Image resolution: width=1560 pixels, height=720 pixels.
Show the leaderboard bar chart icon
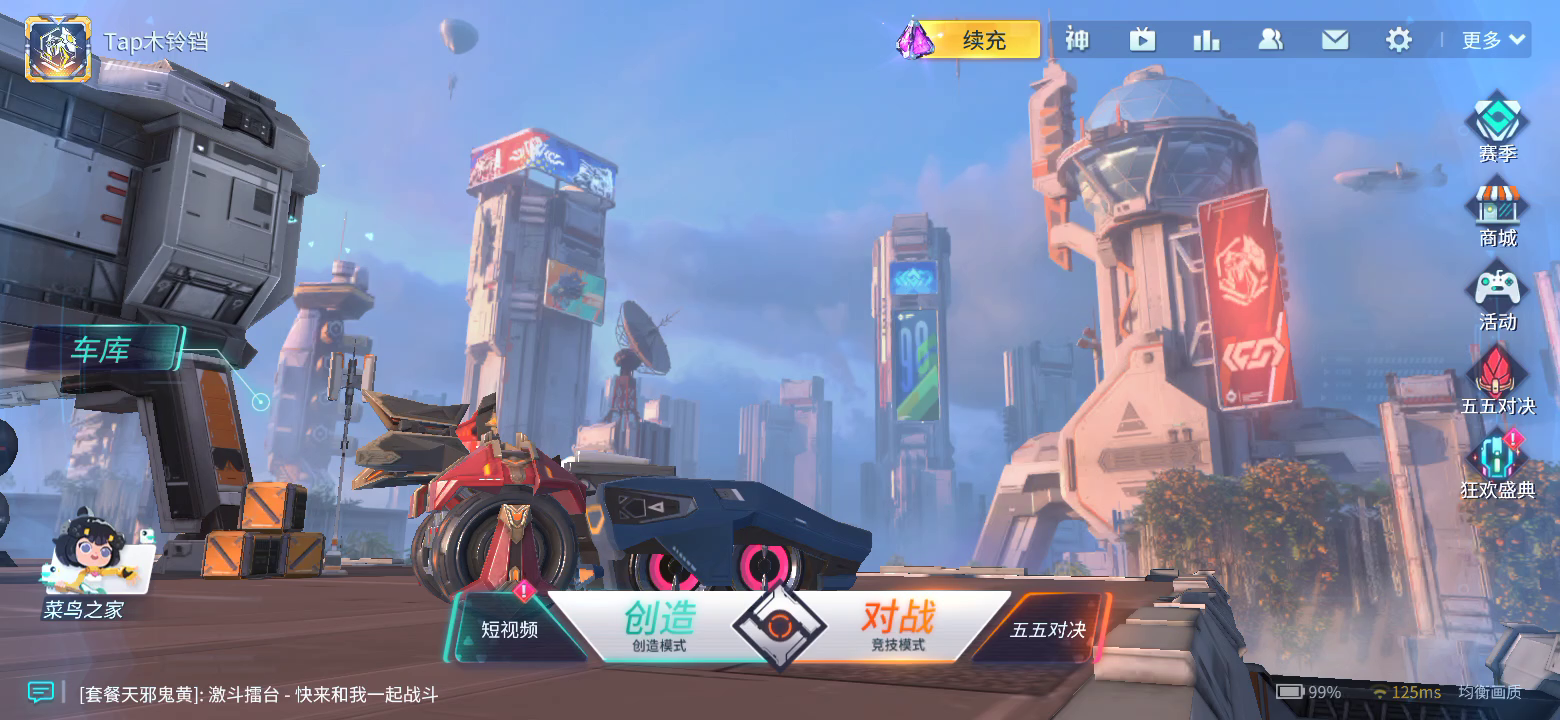click(1206, 40)
